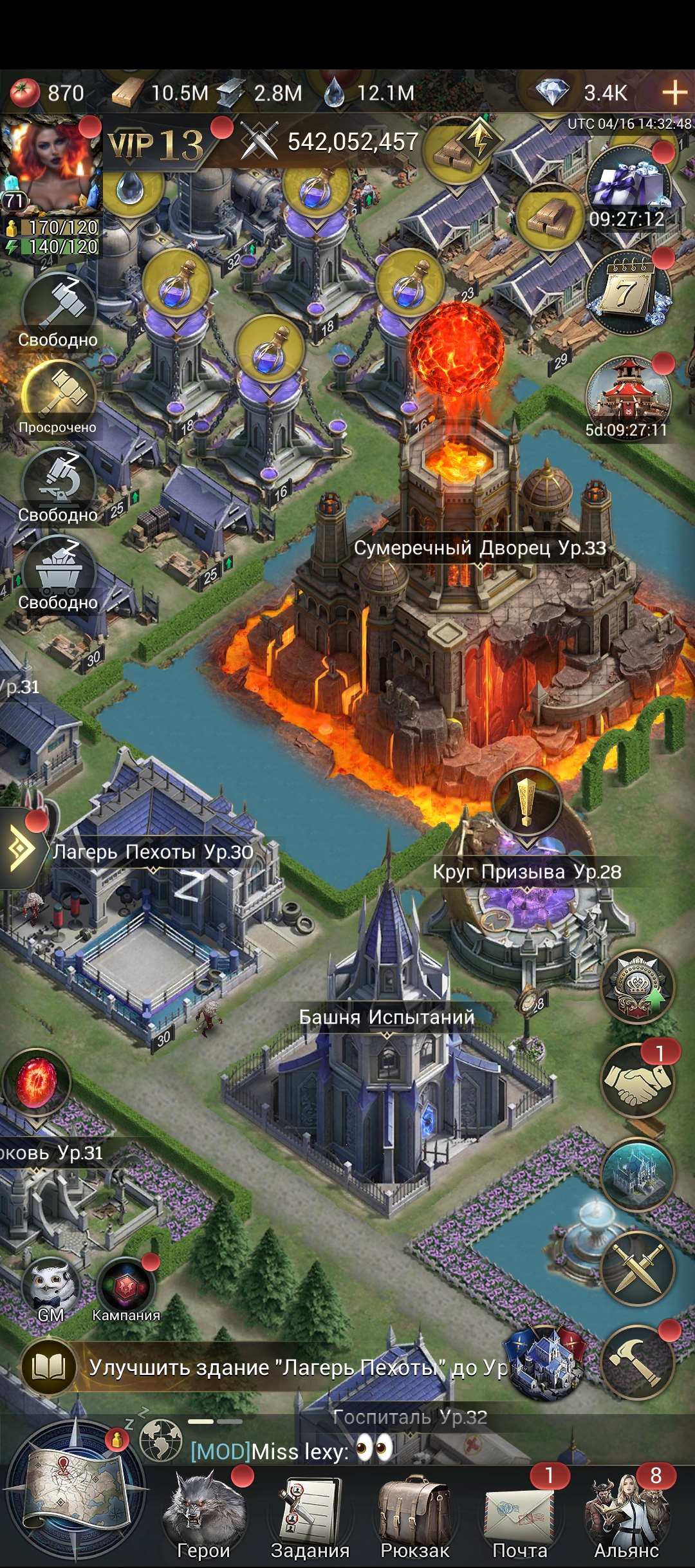
Task: Open the world map compass button
Action: [x=75, y=1493]
